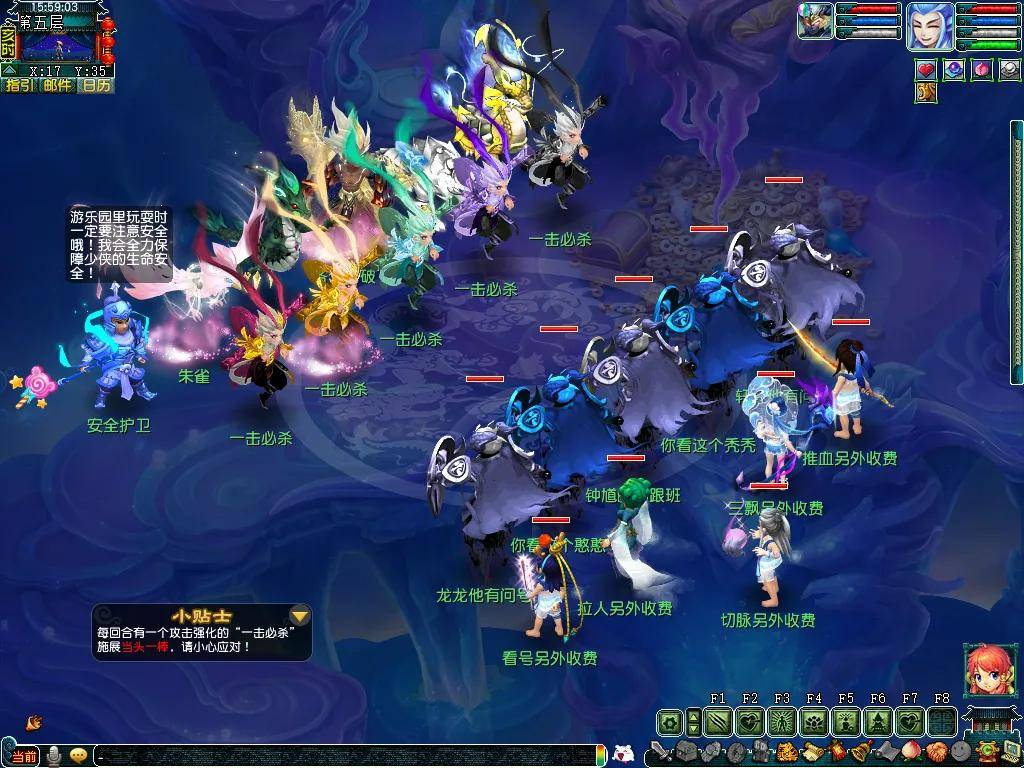Switch chat channel with 当前 button

[x=25, y=755]
